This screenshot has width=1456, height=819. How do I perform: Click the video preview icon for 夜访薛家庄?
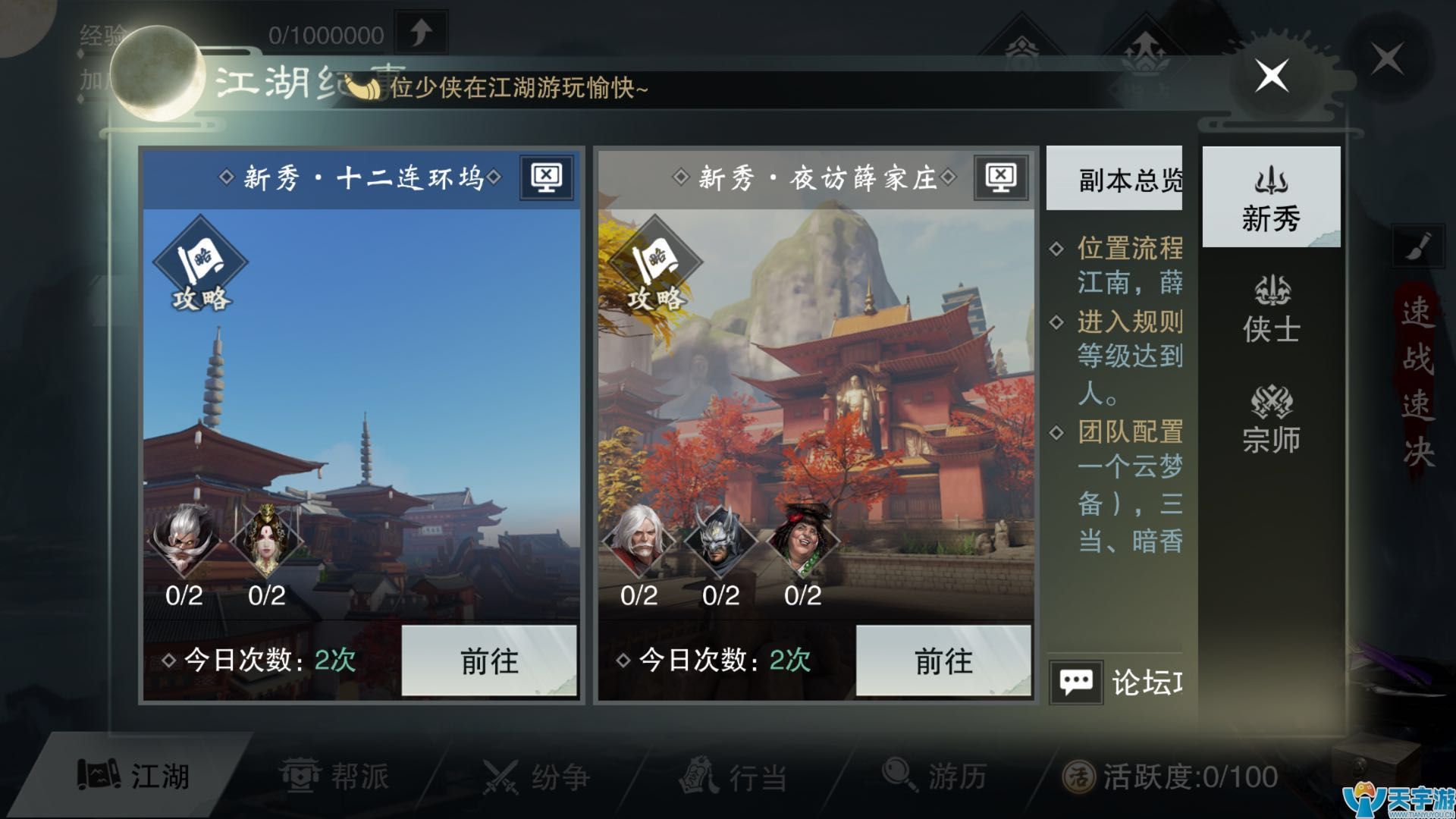tap(1003, 176)
